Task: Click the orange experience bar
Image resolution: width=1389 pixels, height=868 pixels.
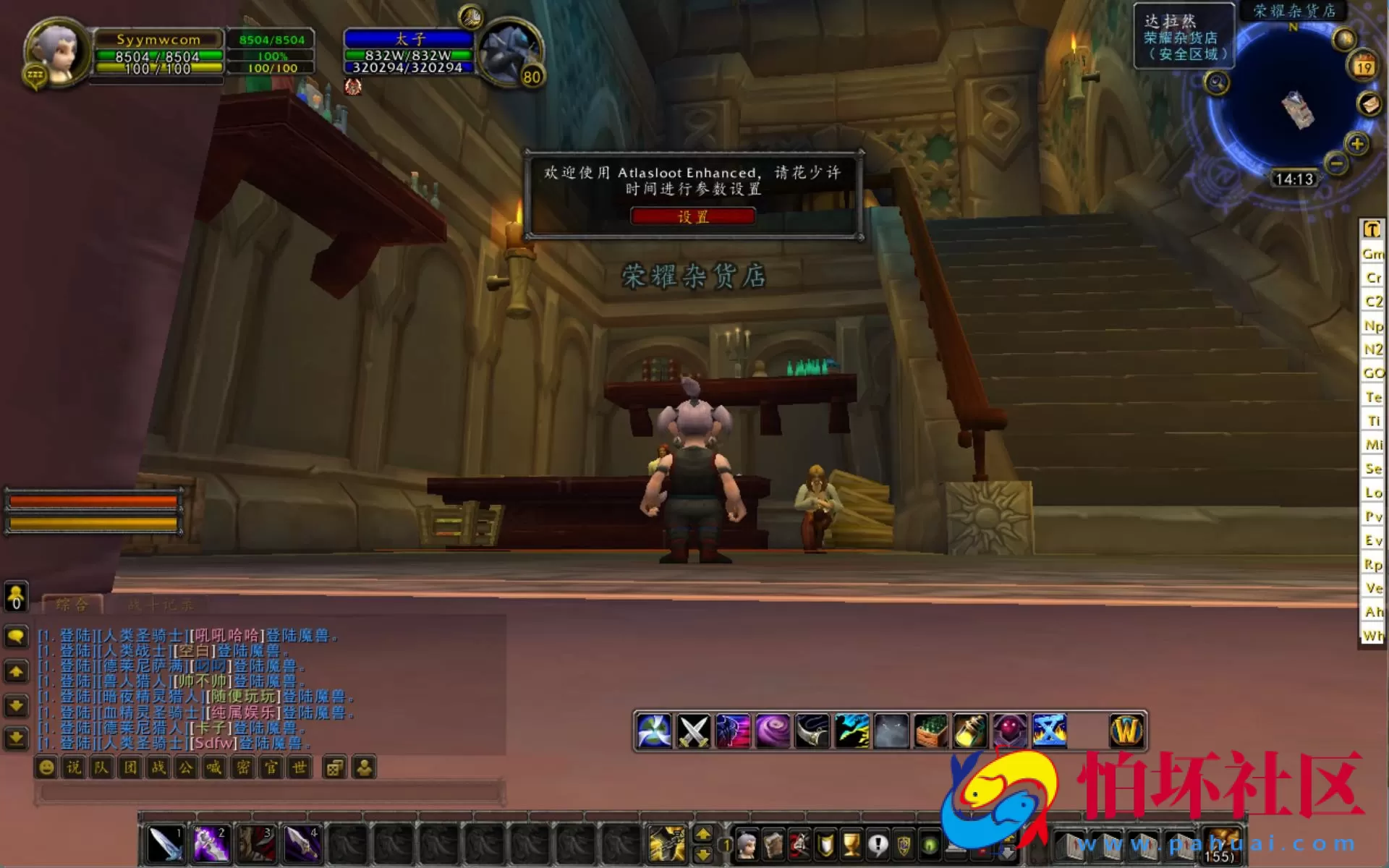Action: (90, 501)
